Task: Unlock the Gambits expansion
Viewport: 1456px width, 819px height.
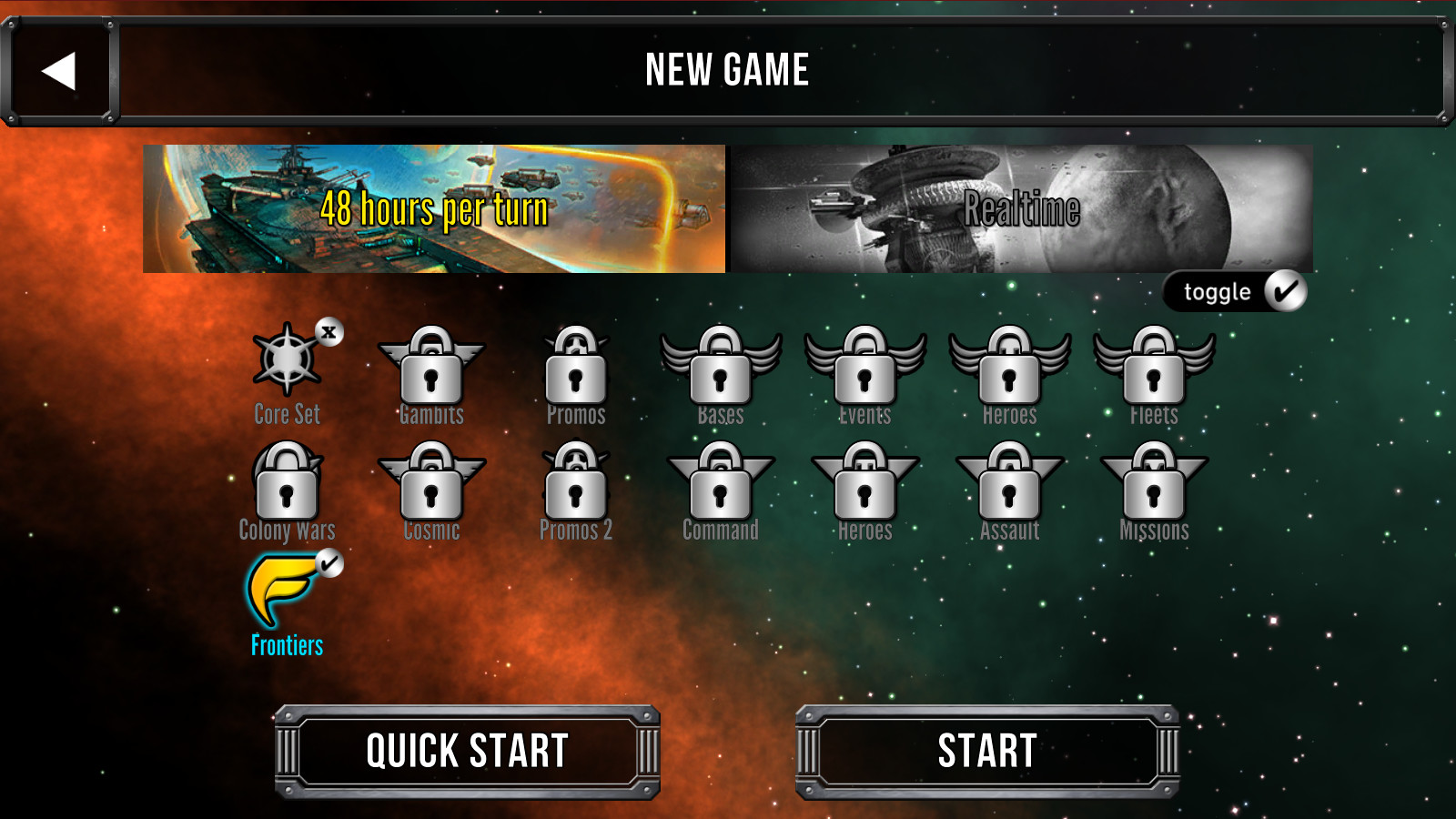Action: coord(430,373)
